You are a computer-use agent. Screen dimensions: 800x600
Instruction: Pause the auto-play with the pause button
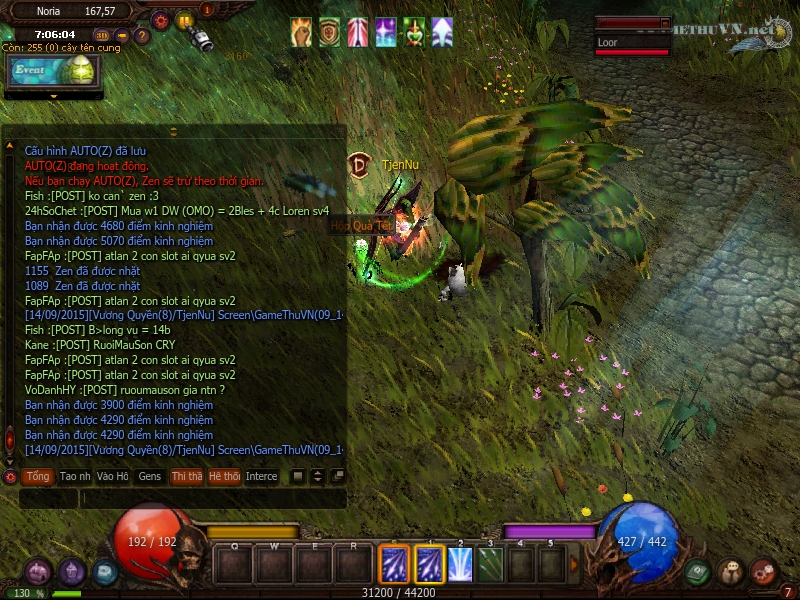184,19
